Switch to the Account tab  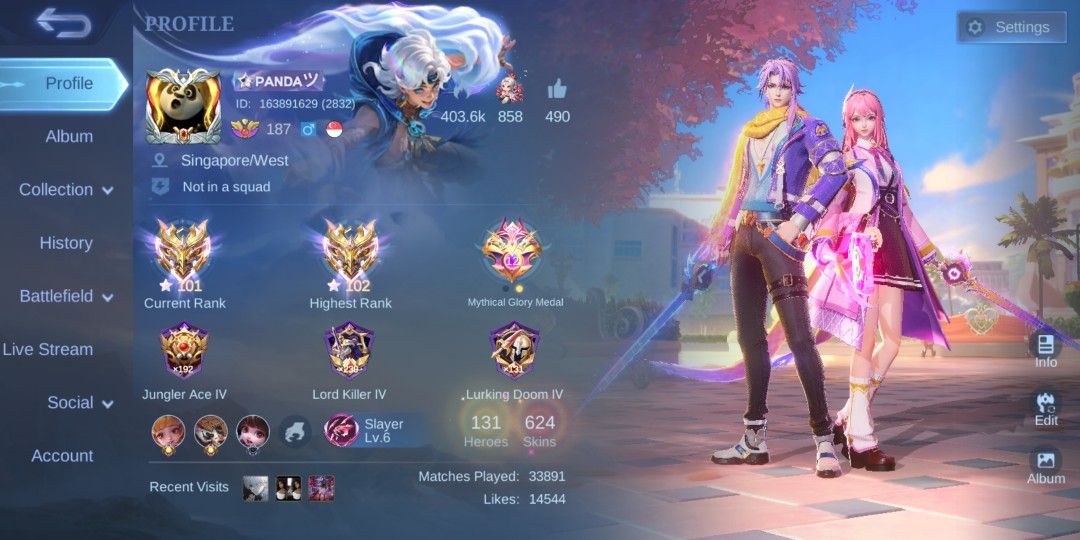62,456
